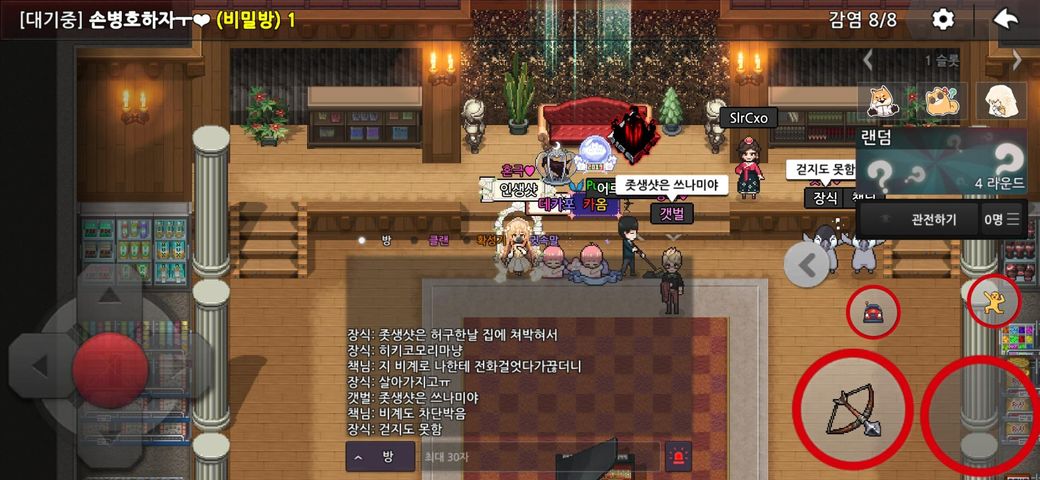Tap the red virtual joystick knob
The height and width of the screenshot is (480, 1040).
(x=110, y=365)
